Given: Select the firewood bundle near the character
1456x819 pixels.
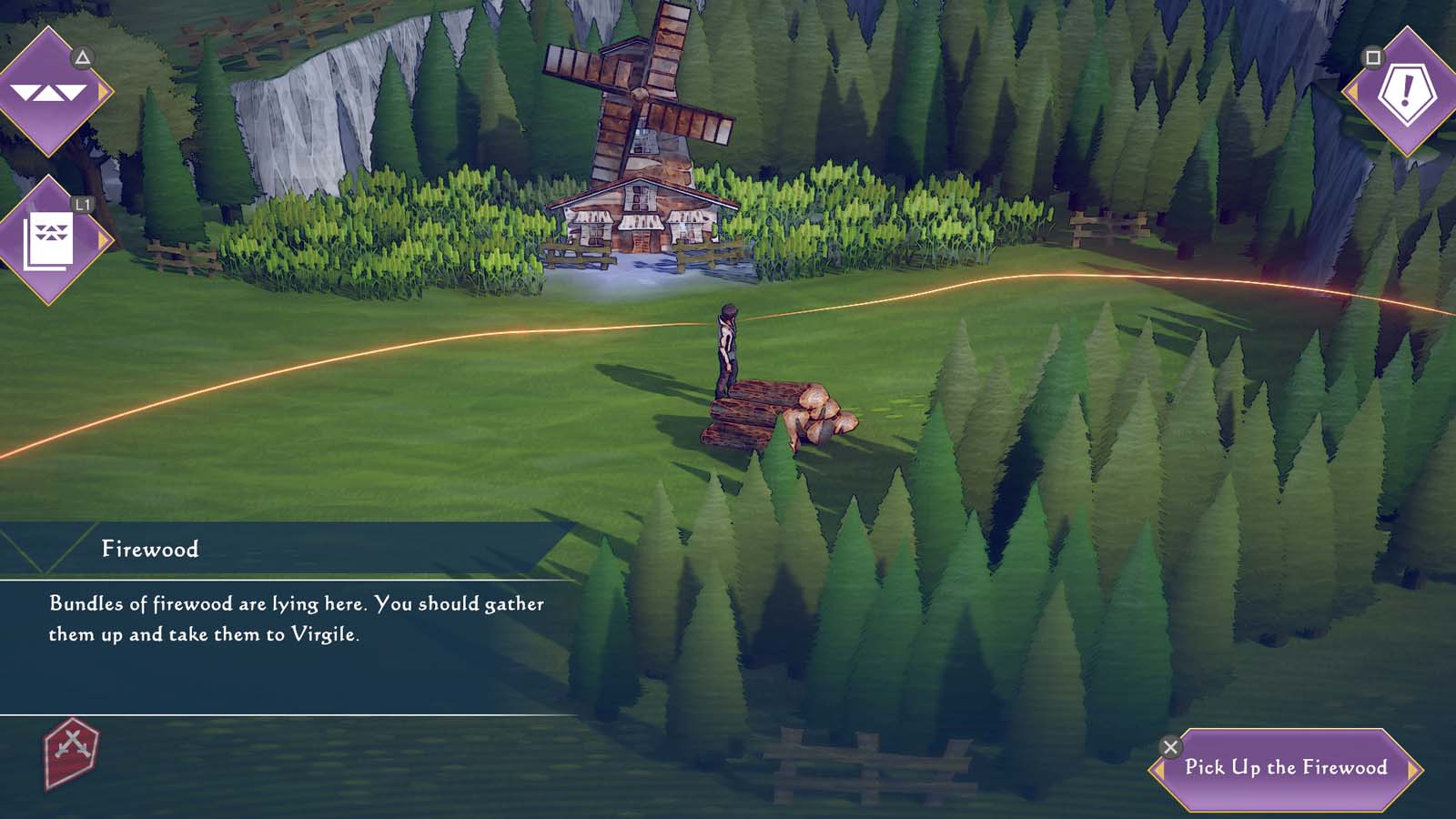Looking at the screenshot, I should (781, 411).
